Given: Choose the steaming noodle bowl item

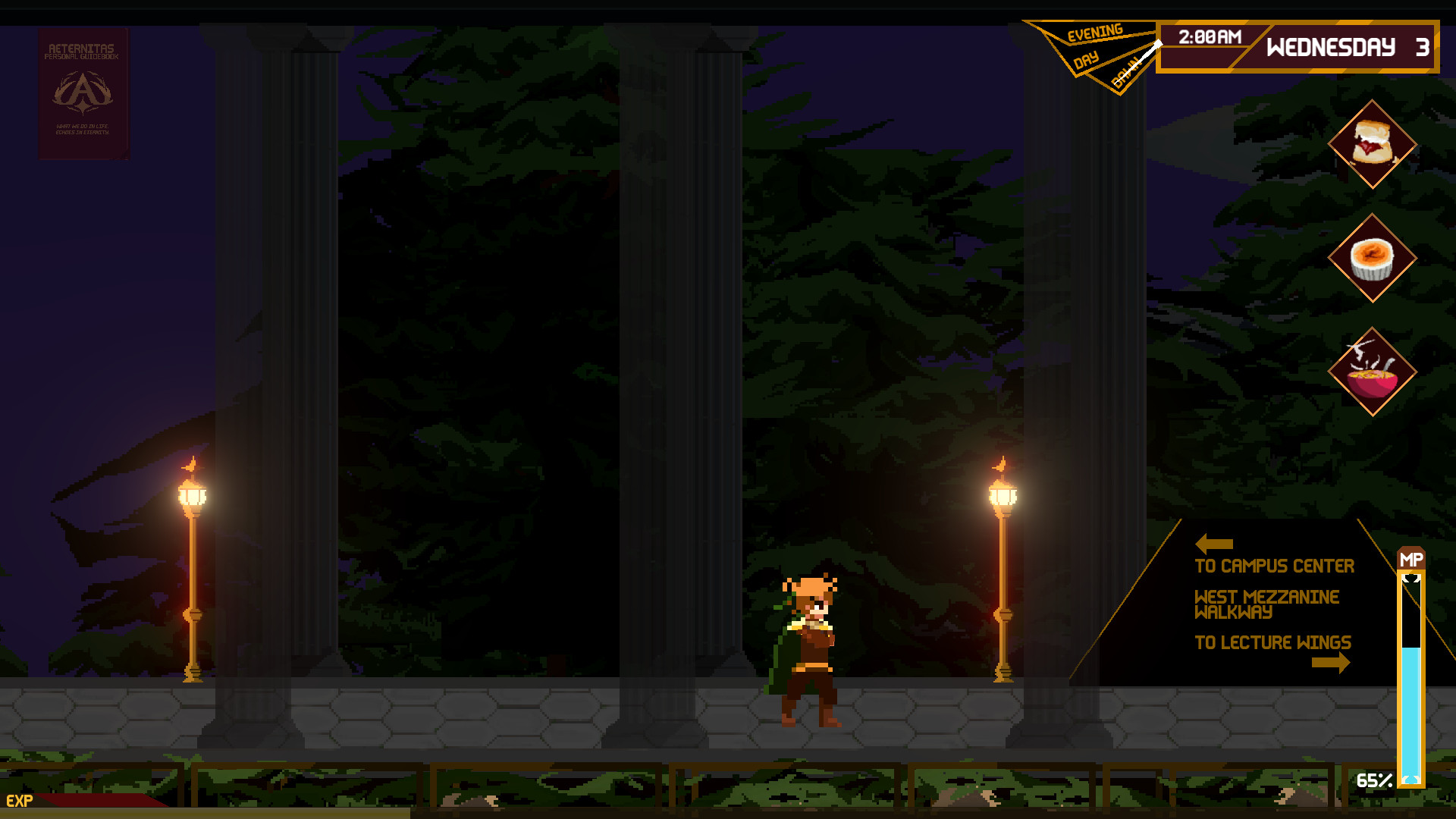Looking at the screenshot, I should tap(1372, 372).
